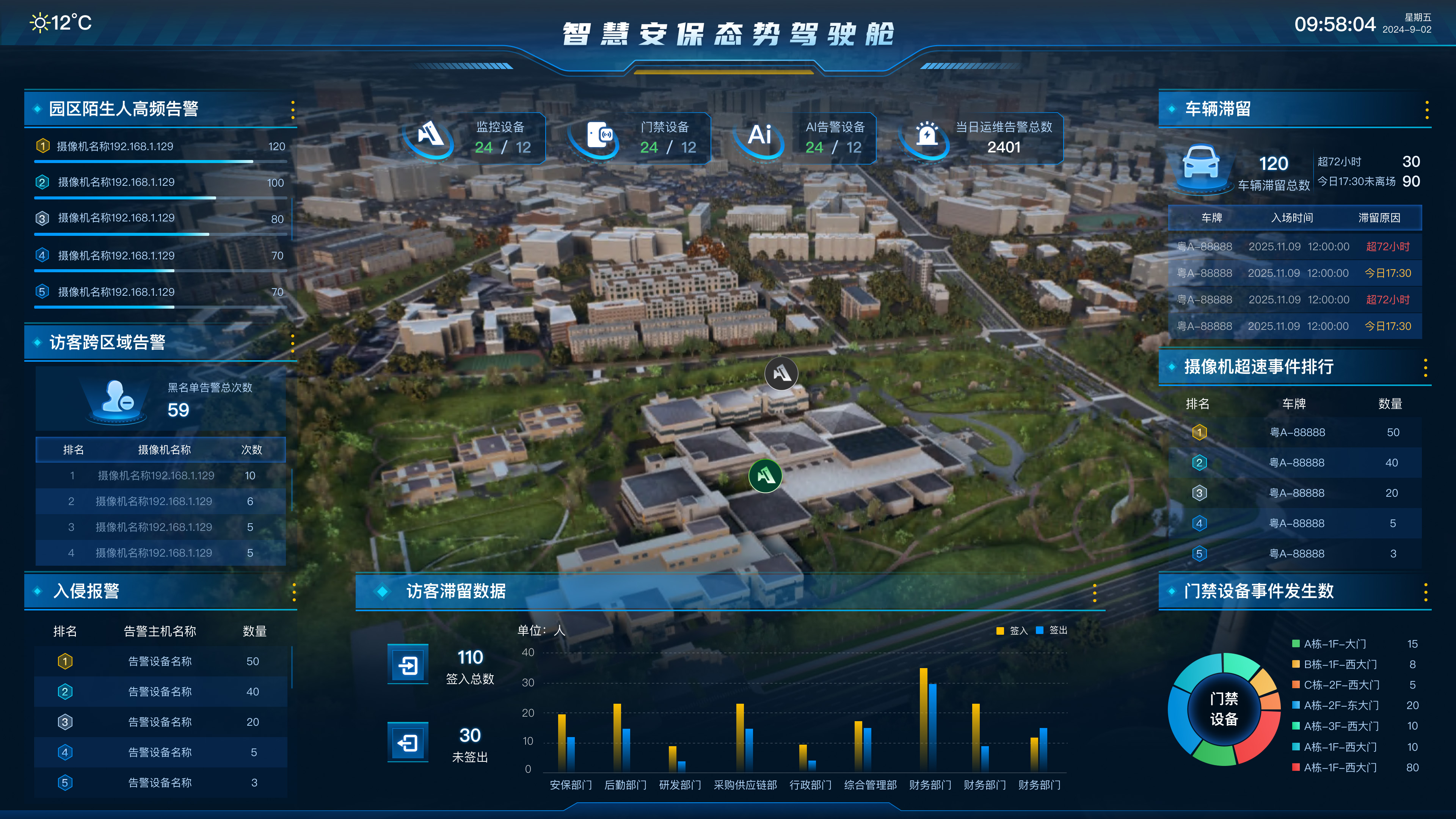Open the 园区陌生人高频告警 panel options menu
1456x819 pixels.
tap(293, 110)
